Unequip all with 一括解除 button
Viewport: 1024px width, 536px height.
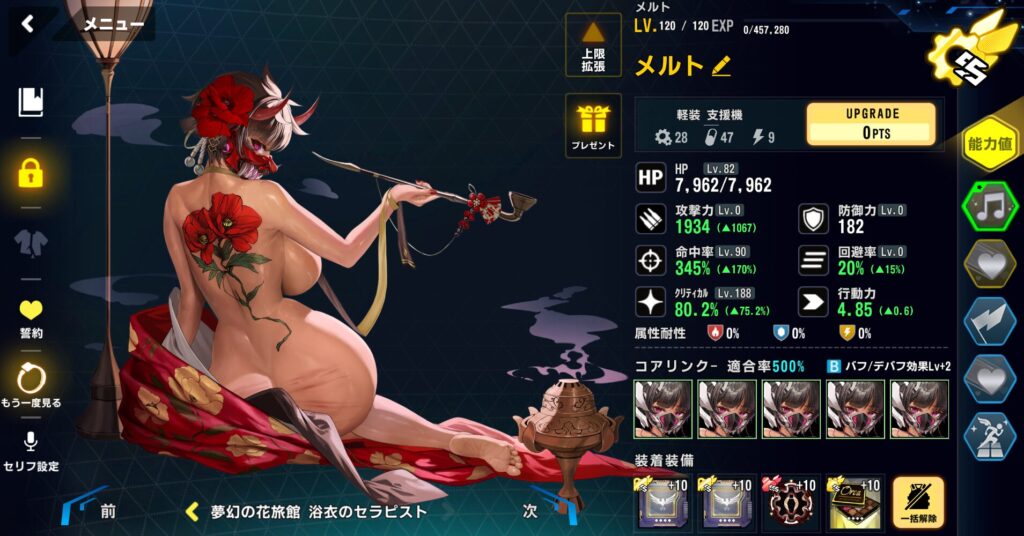point(917,503)
